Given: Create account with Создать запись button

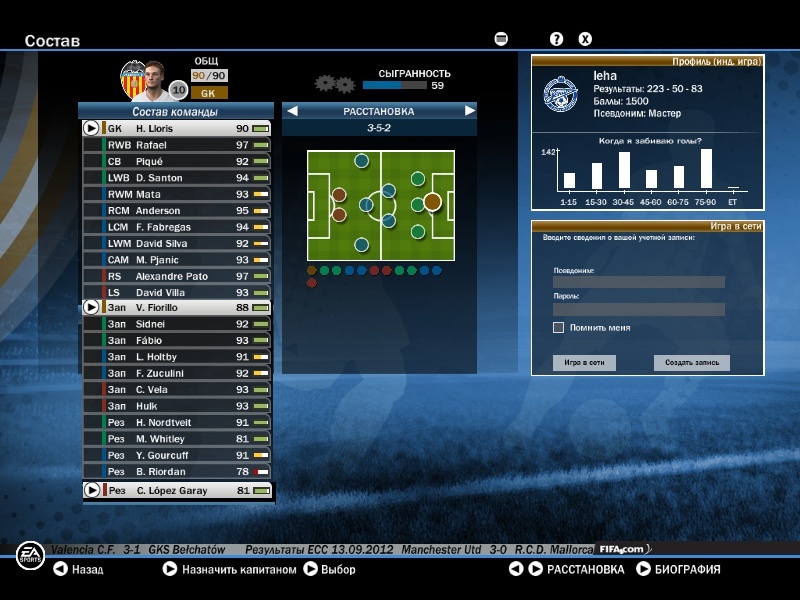Looking at the screenshot, I should [692, 363].
